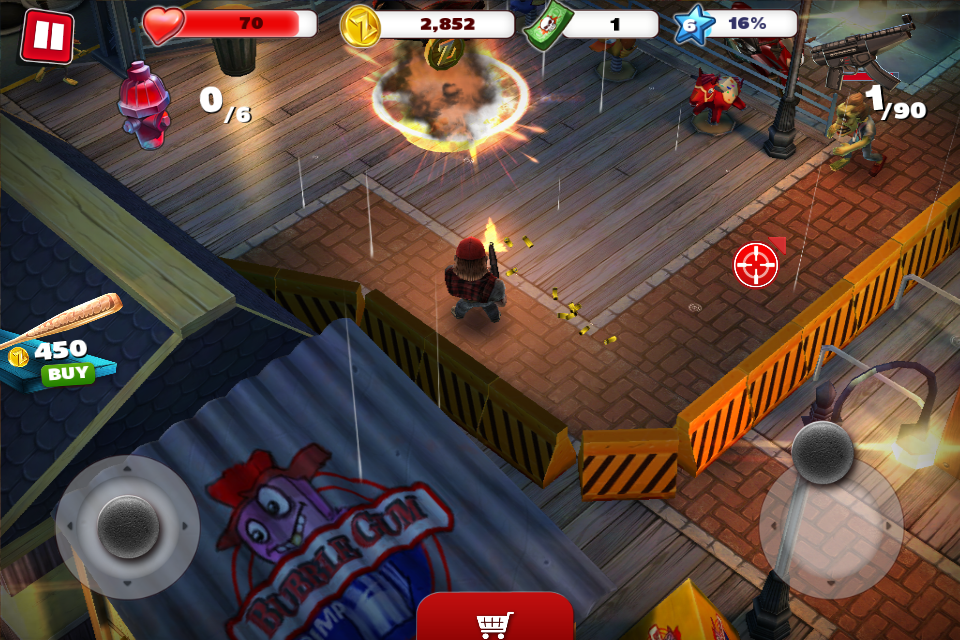This screenshot has width=960, height=640.
Task: Tap the right aiming joystick
Action: coord(823,452)
